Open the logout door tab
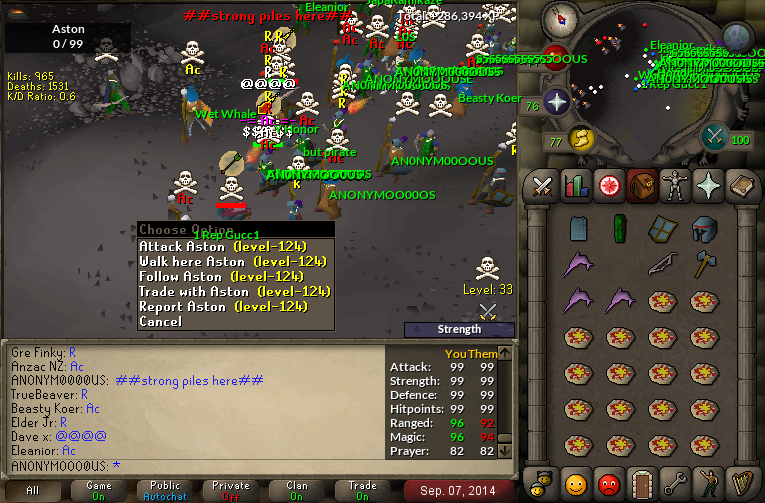 point(640,484)
